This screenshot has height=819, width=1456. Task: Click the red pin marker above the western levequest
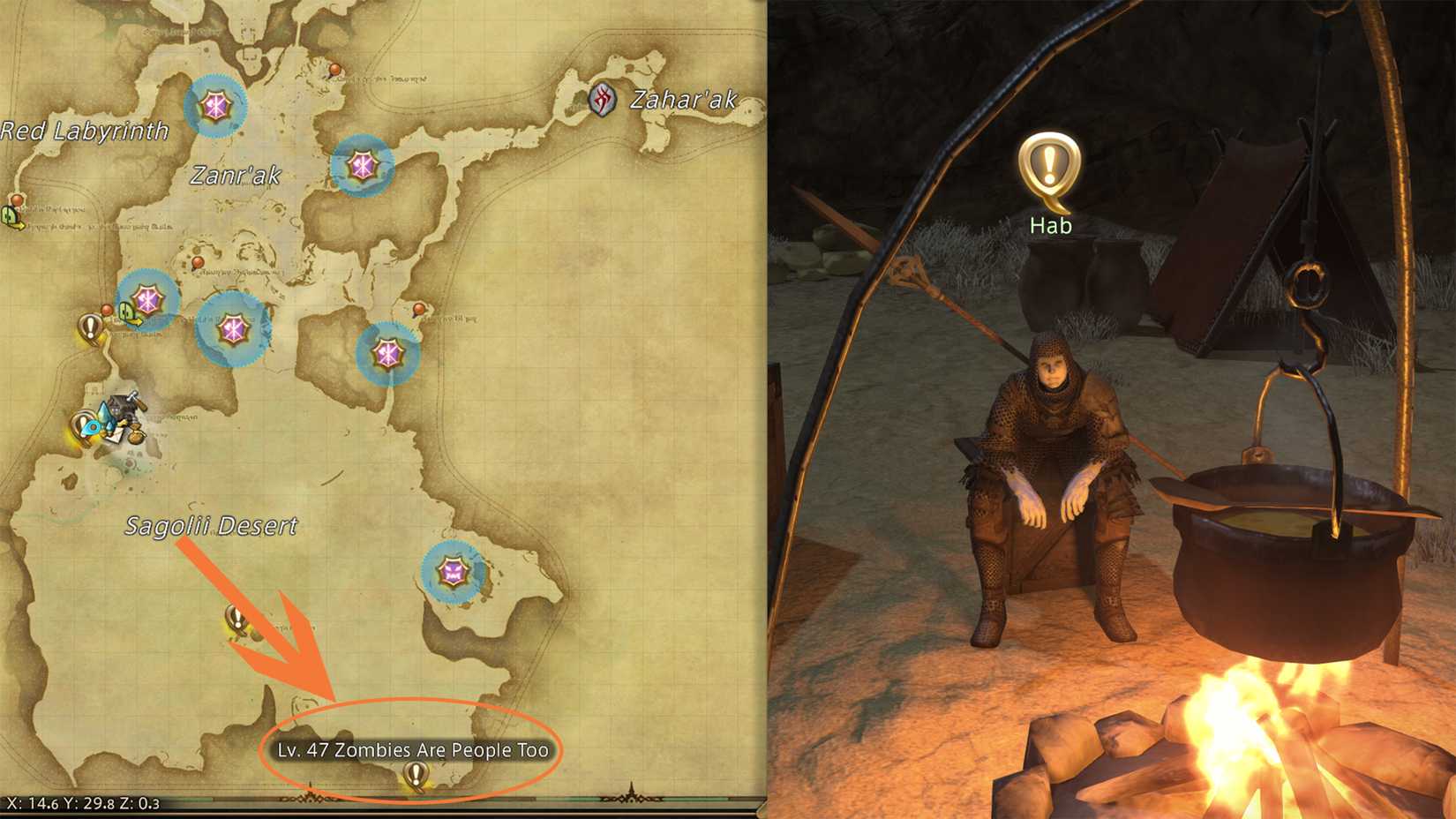tap(107, 309)
